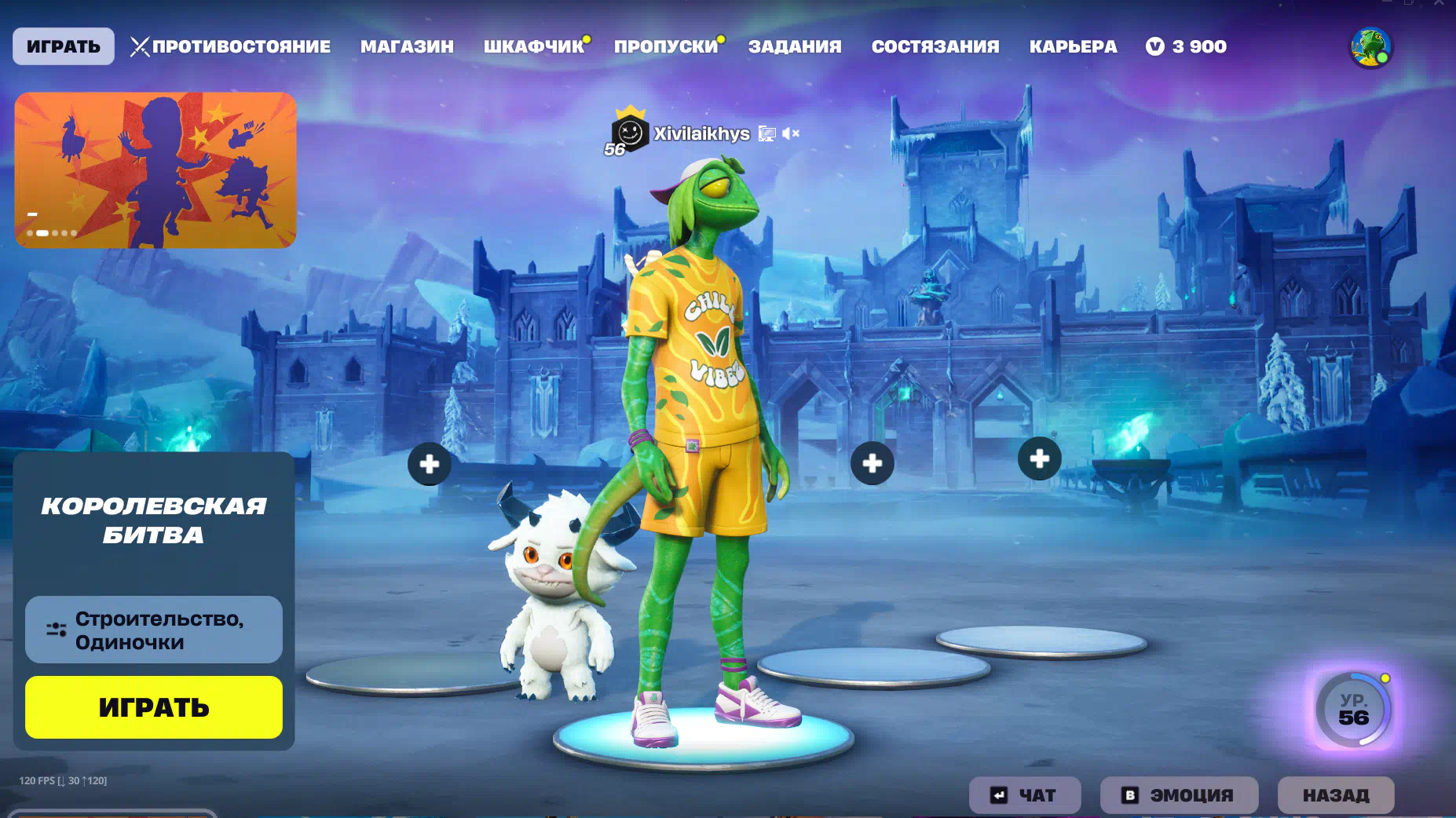Open the level 56 progress badge
The width and height of the screenshot is (1456, 818).
pyautogui.click(x=1353, y=710)
